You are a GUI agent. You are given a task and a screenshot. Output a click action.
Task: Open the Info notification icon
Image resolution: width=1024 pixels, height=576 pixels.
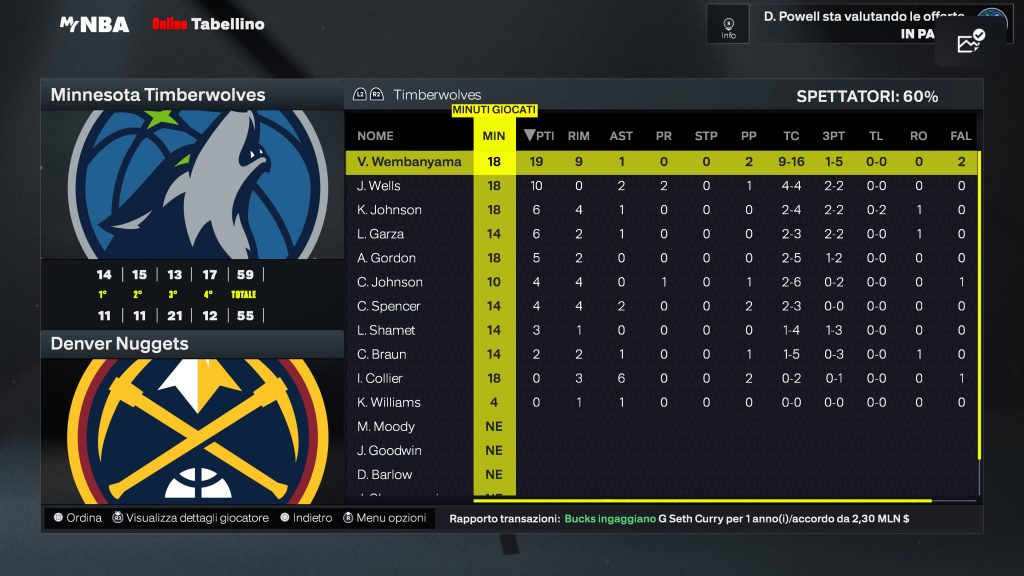(x=728, y=25)
